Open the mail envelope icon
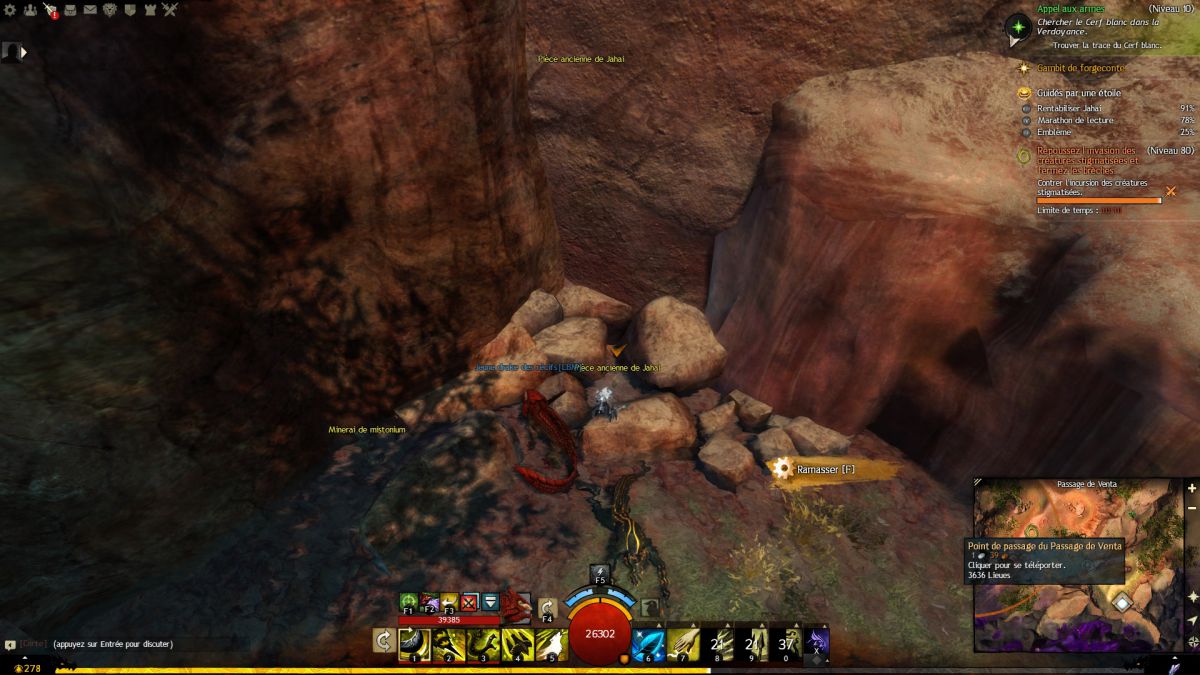 [90, 10]
